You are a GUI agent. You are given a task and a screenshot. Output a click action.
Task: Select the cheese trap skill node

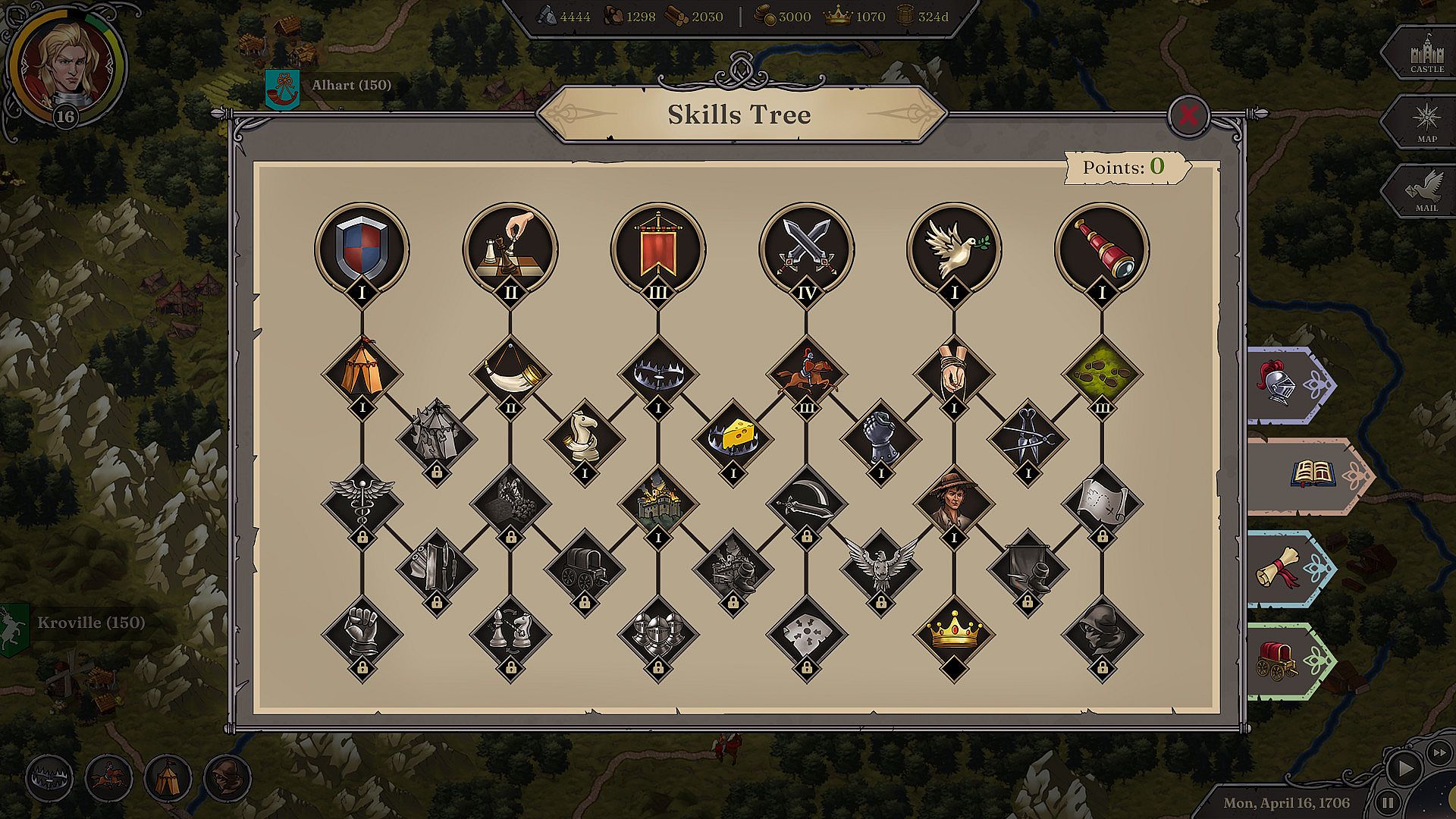[x=733, y=438]
